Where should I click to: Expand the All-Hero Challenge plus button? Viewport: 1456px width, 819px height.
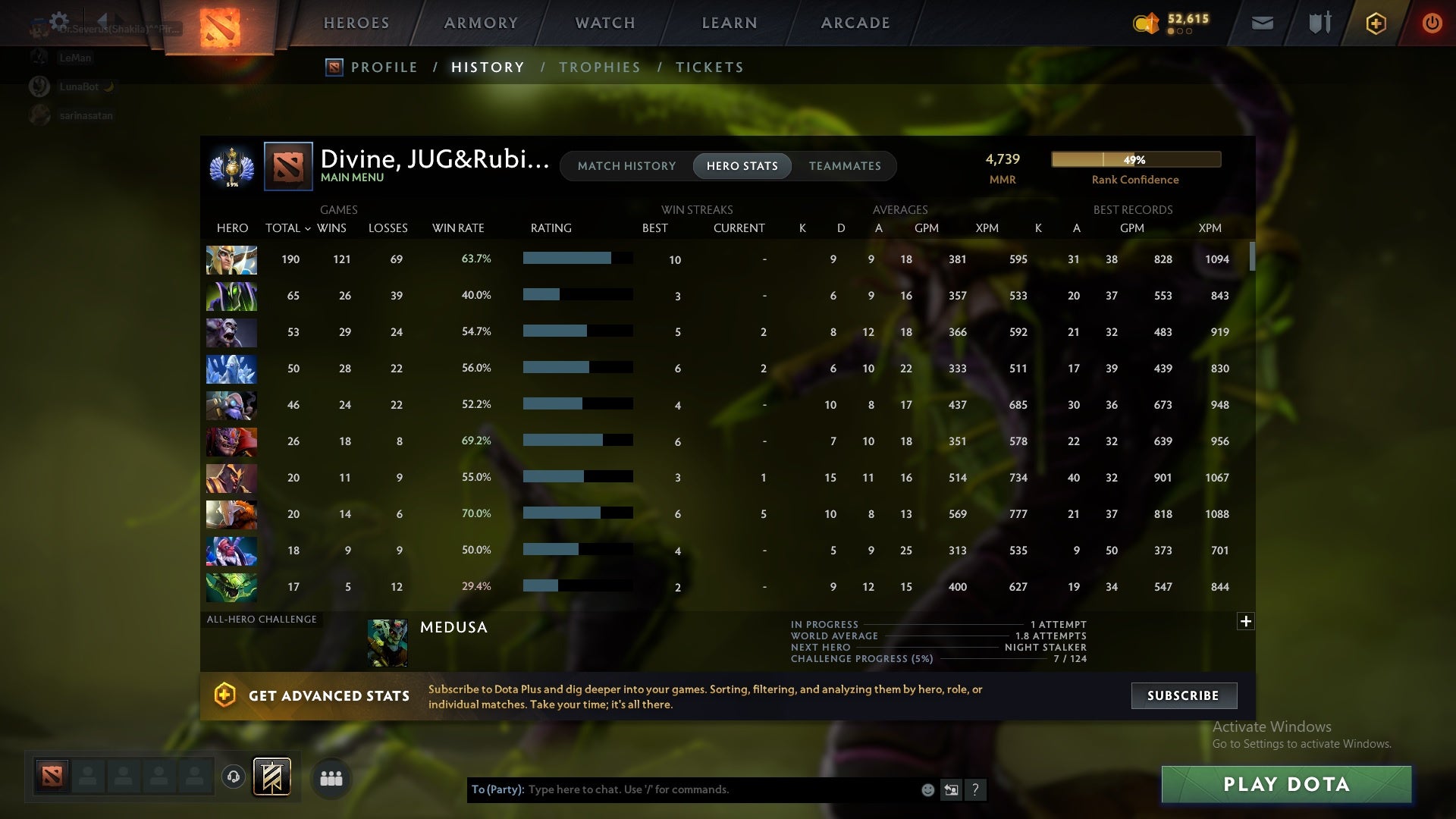[x=1246, y=621]
